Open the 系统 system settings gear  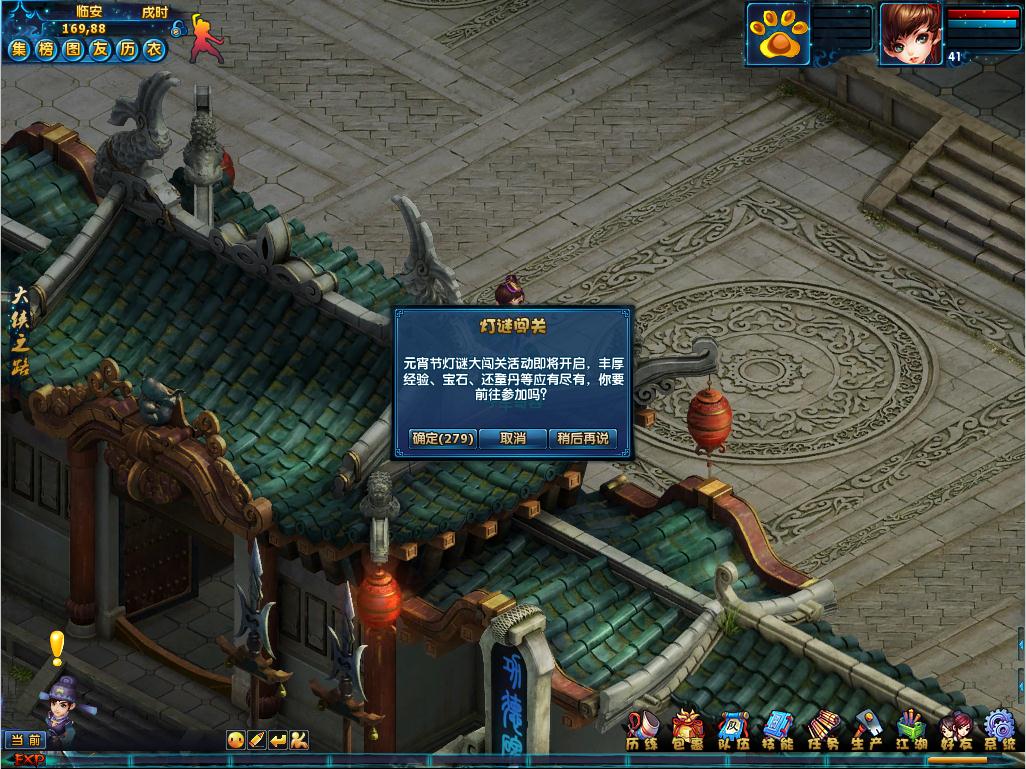[x=1000, y=731]
